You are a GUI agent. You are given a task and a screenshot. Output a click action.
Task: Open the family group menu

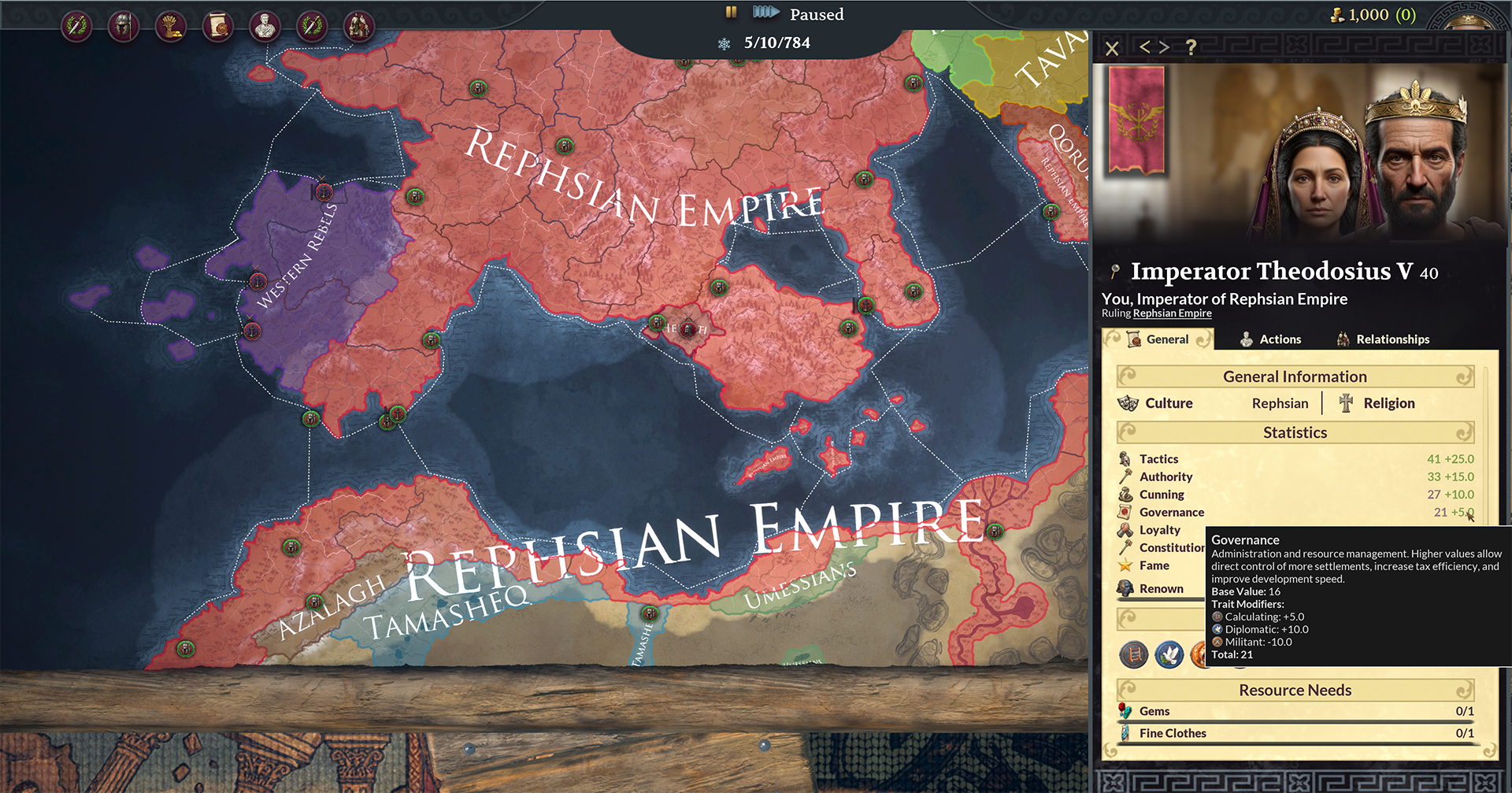pos(359,27)
